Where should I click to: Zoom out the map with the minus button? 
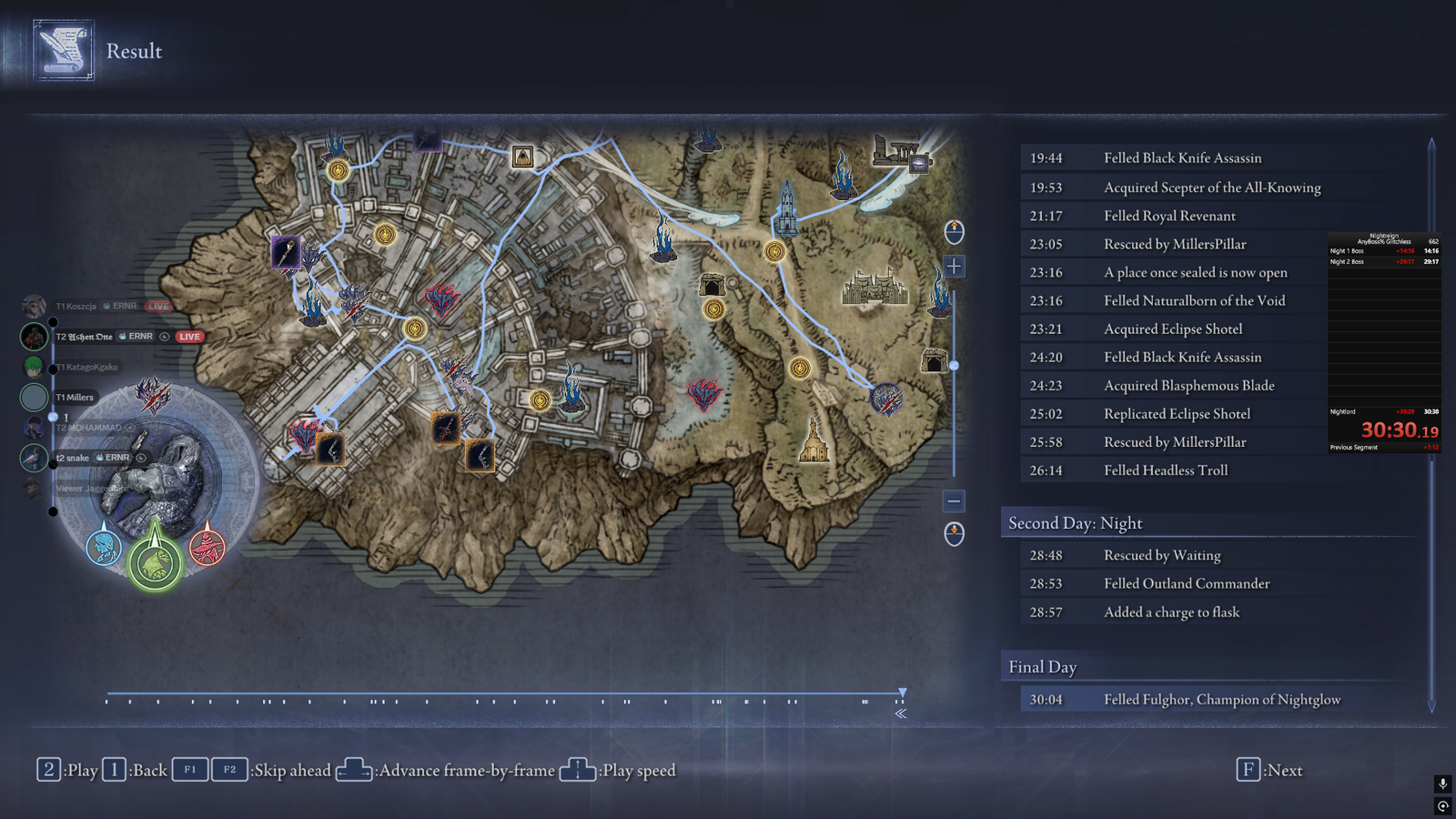[954, 500]
